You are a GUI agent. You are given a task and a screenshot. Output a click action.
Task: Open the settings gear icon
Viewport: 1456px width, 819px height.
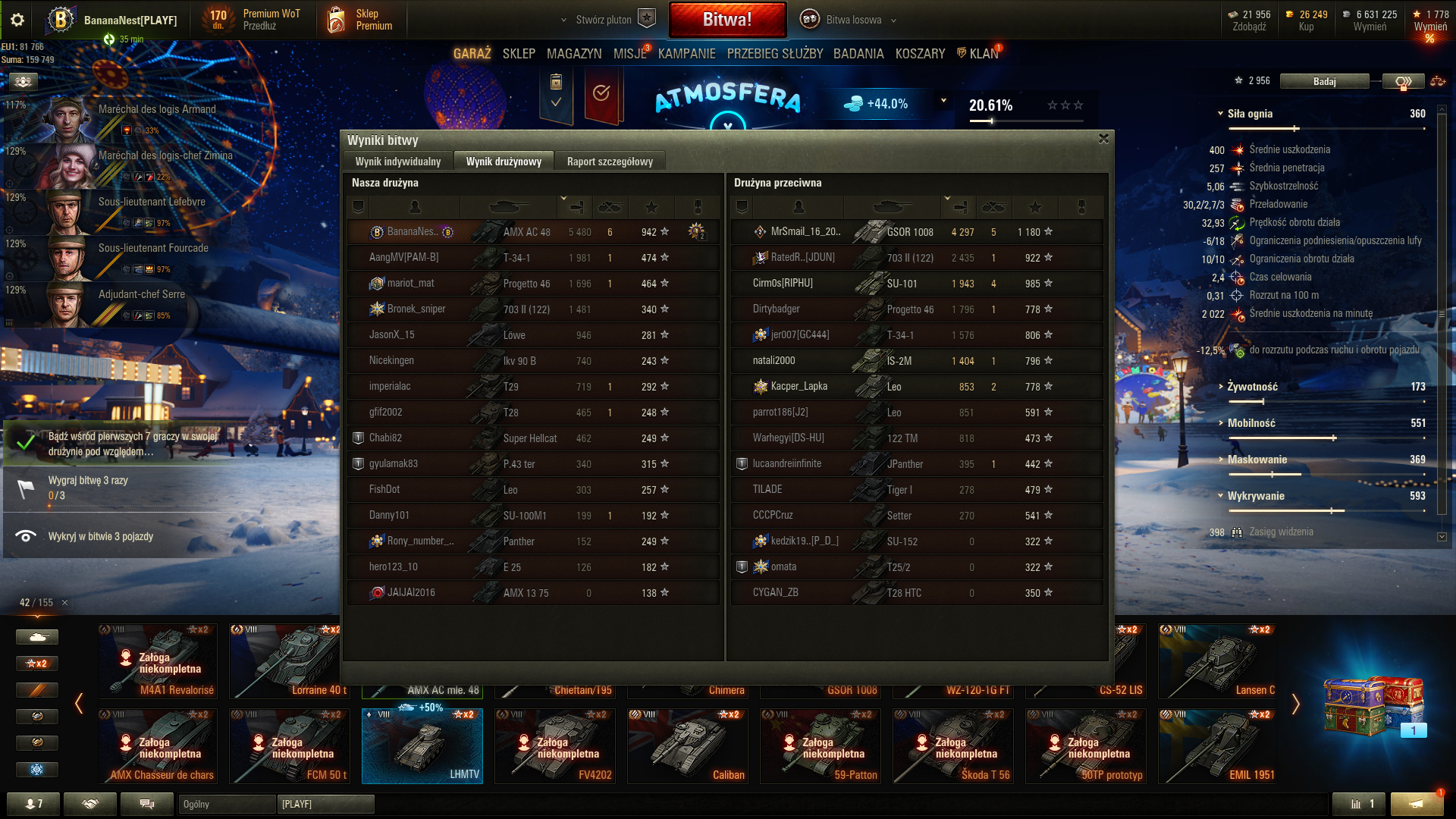coord(17,20)
